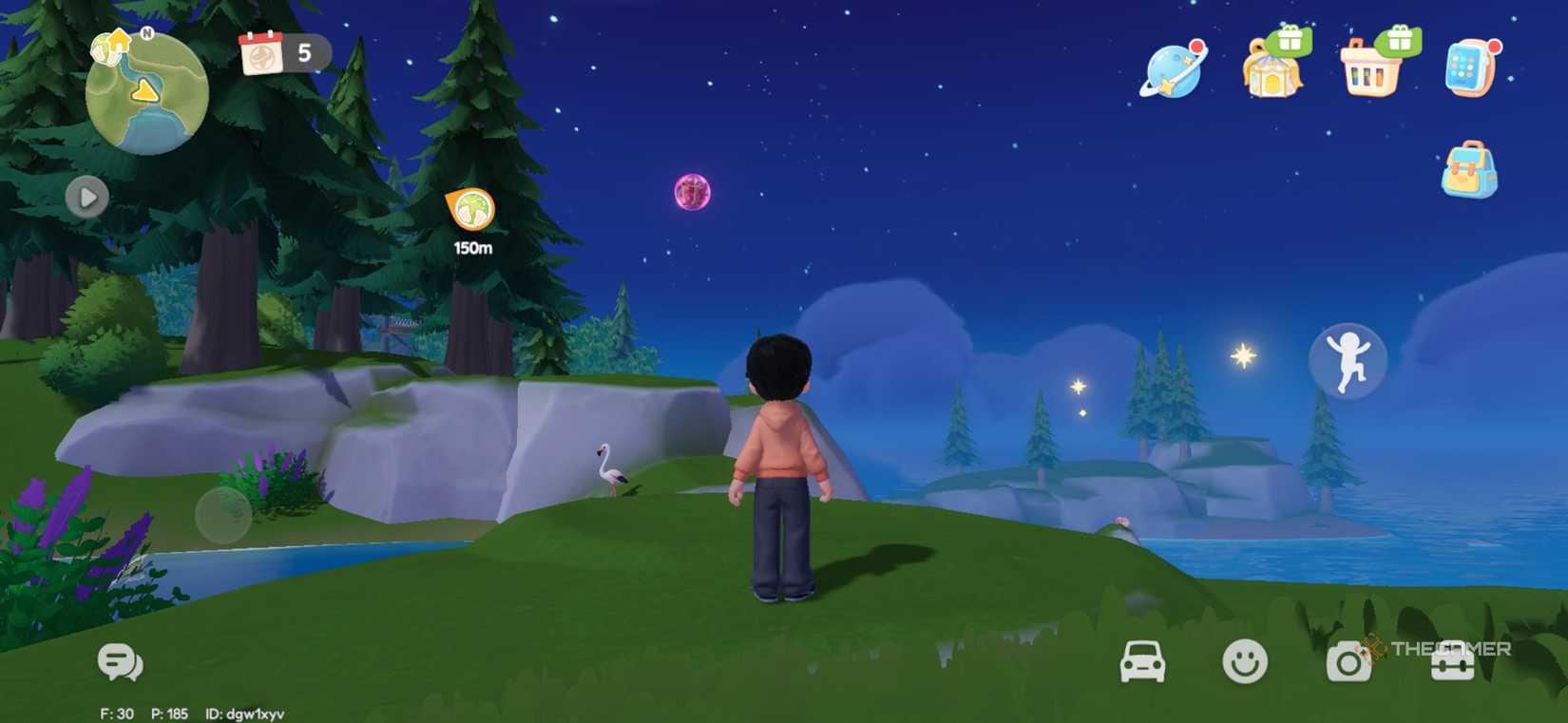Open the shopping basket store
Screen dimensions: 1568x723
(1368, 74)
